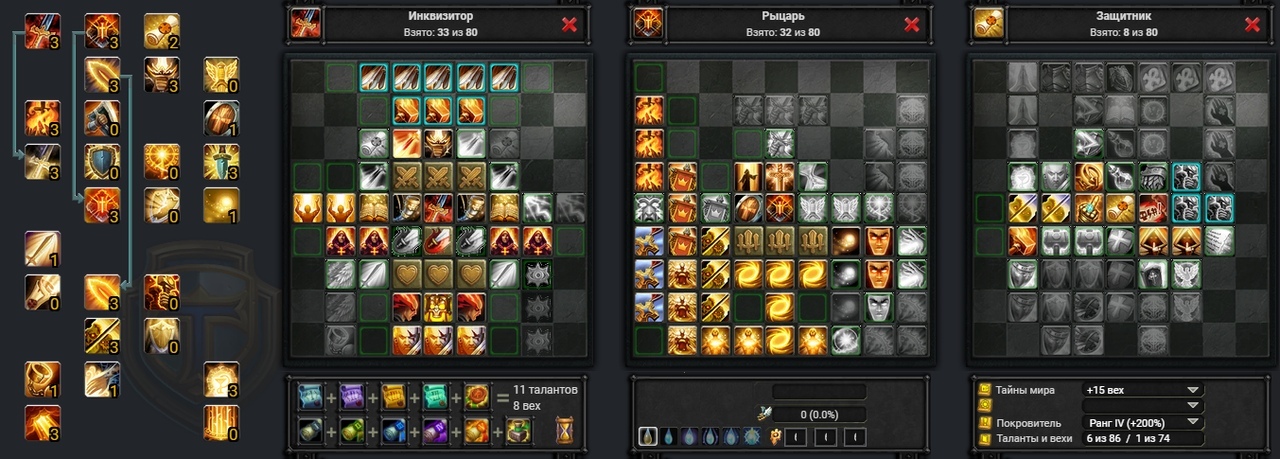This screenshot has height=459, width=1280.
Task: Select the Рыцарь class icon in its header
Action: pos(646,23)
